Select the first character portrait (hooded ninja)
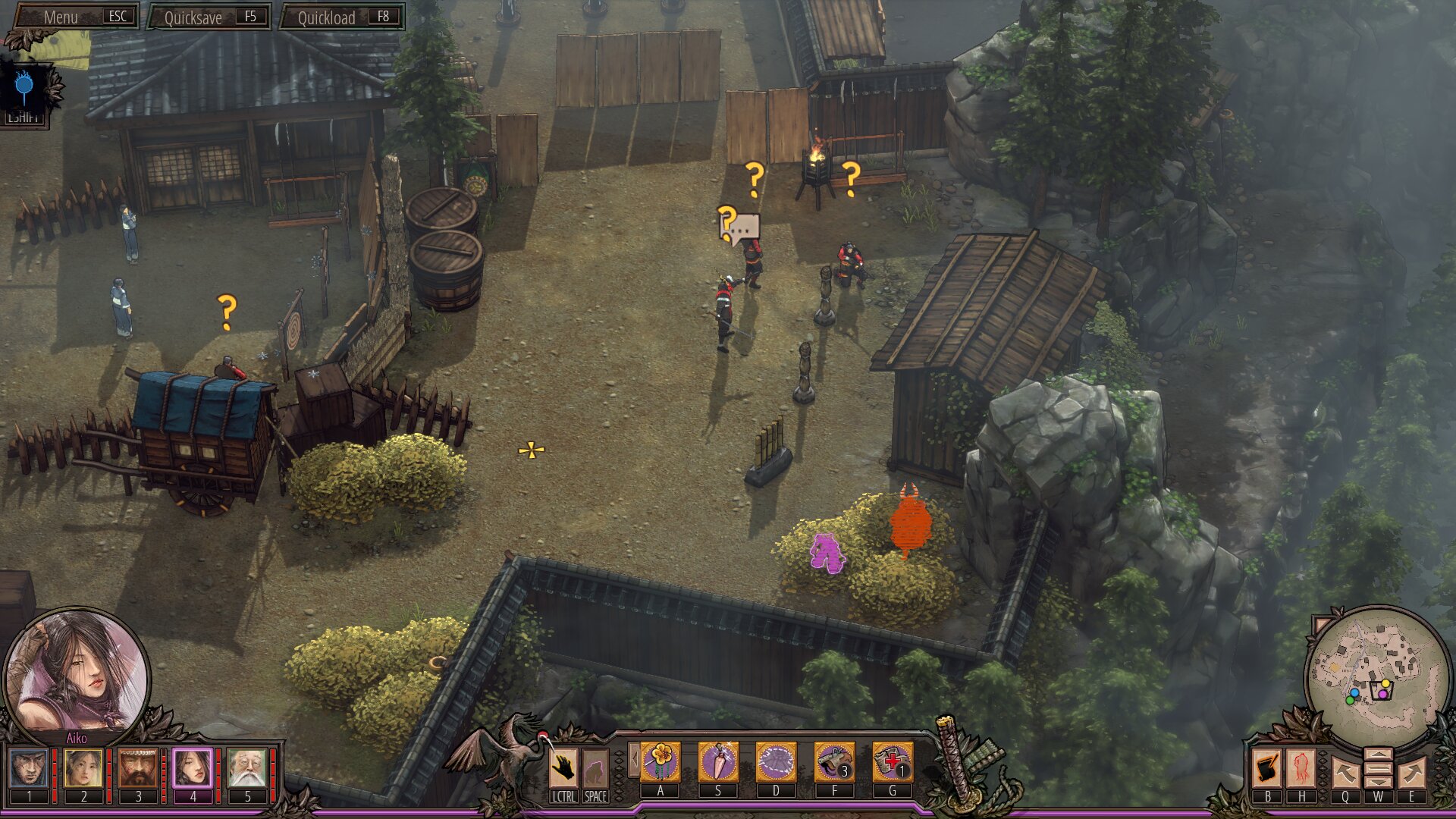This screenshot has height=819, width=1456. pyautogui.click(x=30, y=767)
